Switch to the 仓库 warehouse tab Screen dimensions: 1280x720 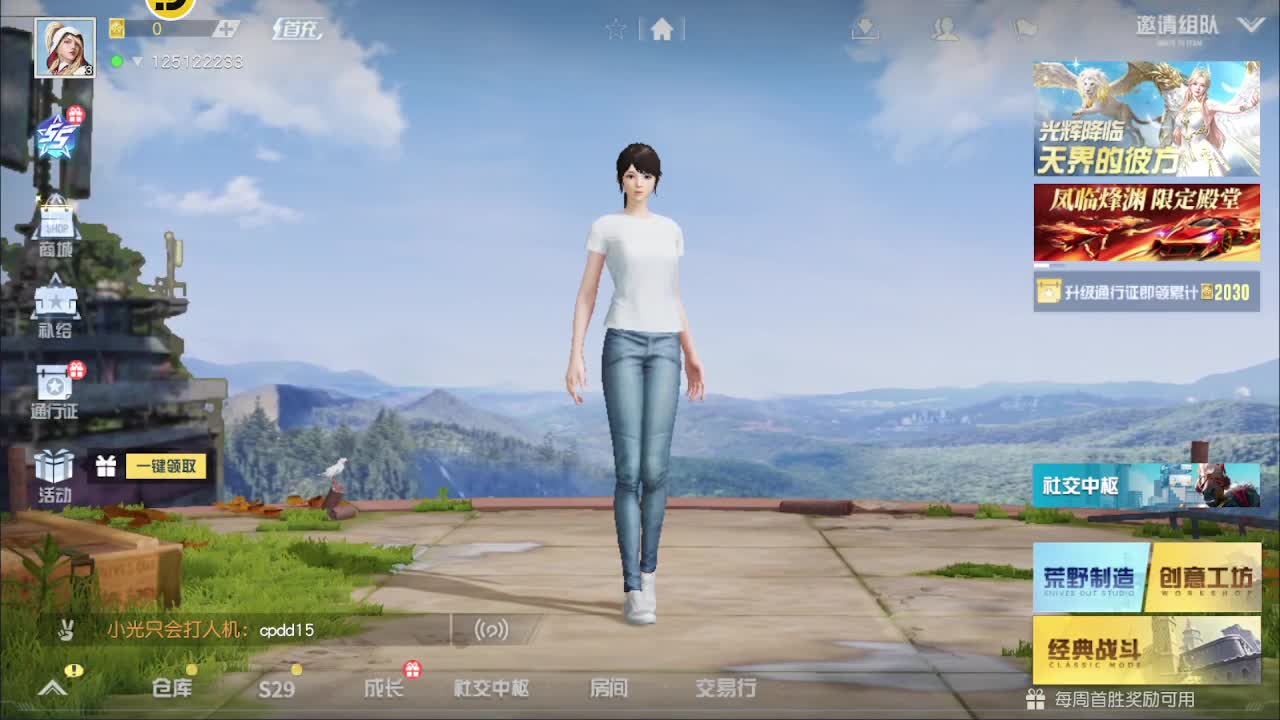(173, 690)
